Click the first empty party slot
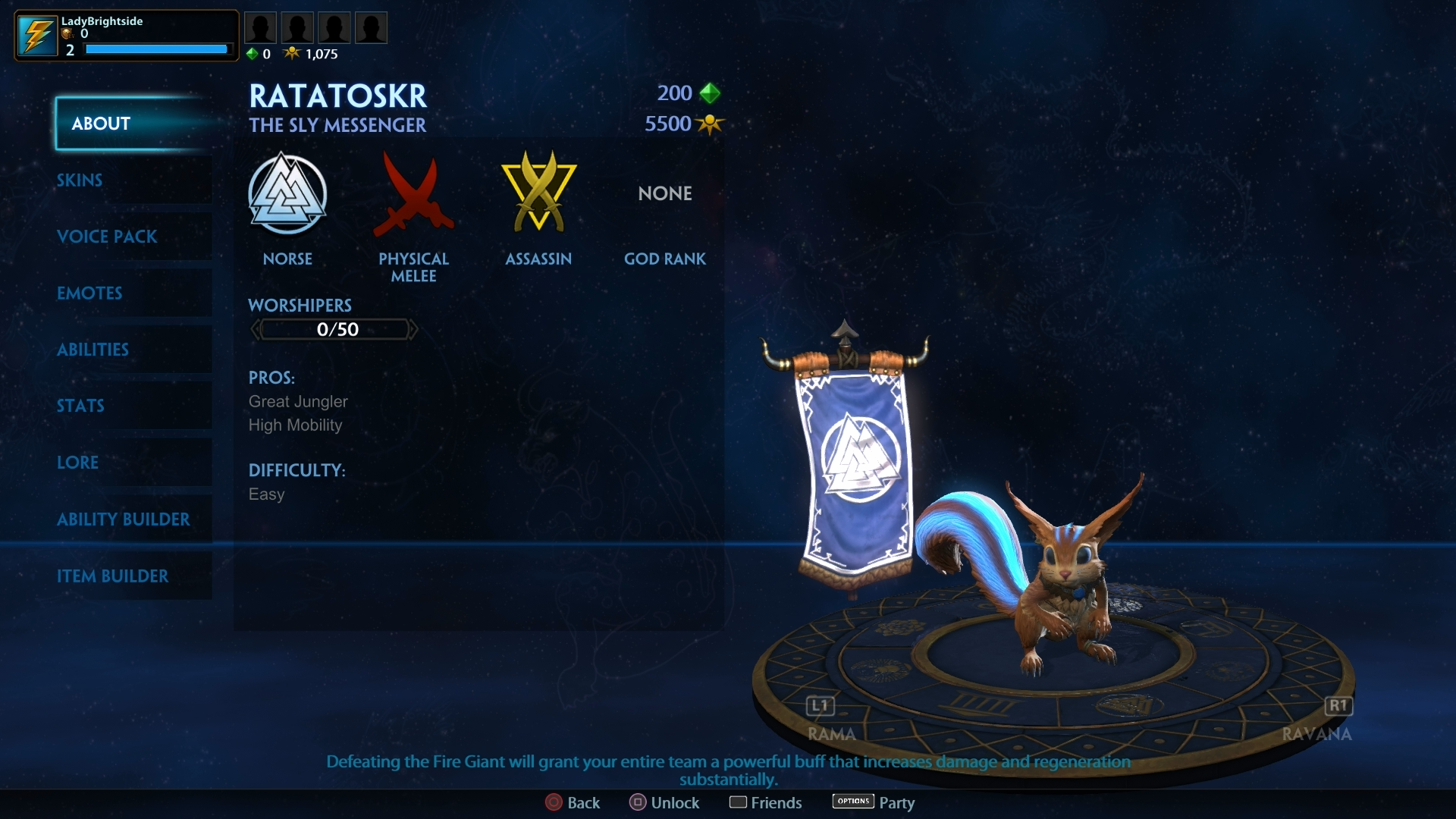1456x819 pixels. pyautogui.click(x=261, y=27)
